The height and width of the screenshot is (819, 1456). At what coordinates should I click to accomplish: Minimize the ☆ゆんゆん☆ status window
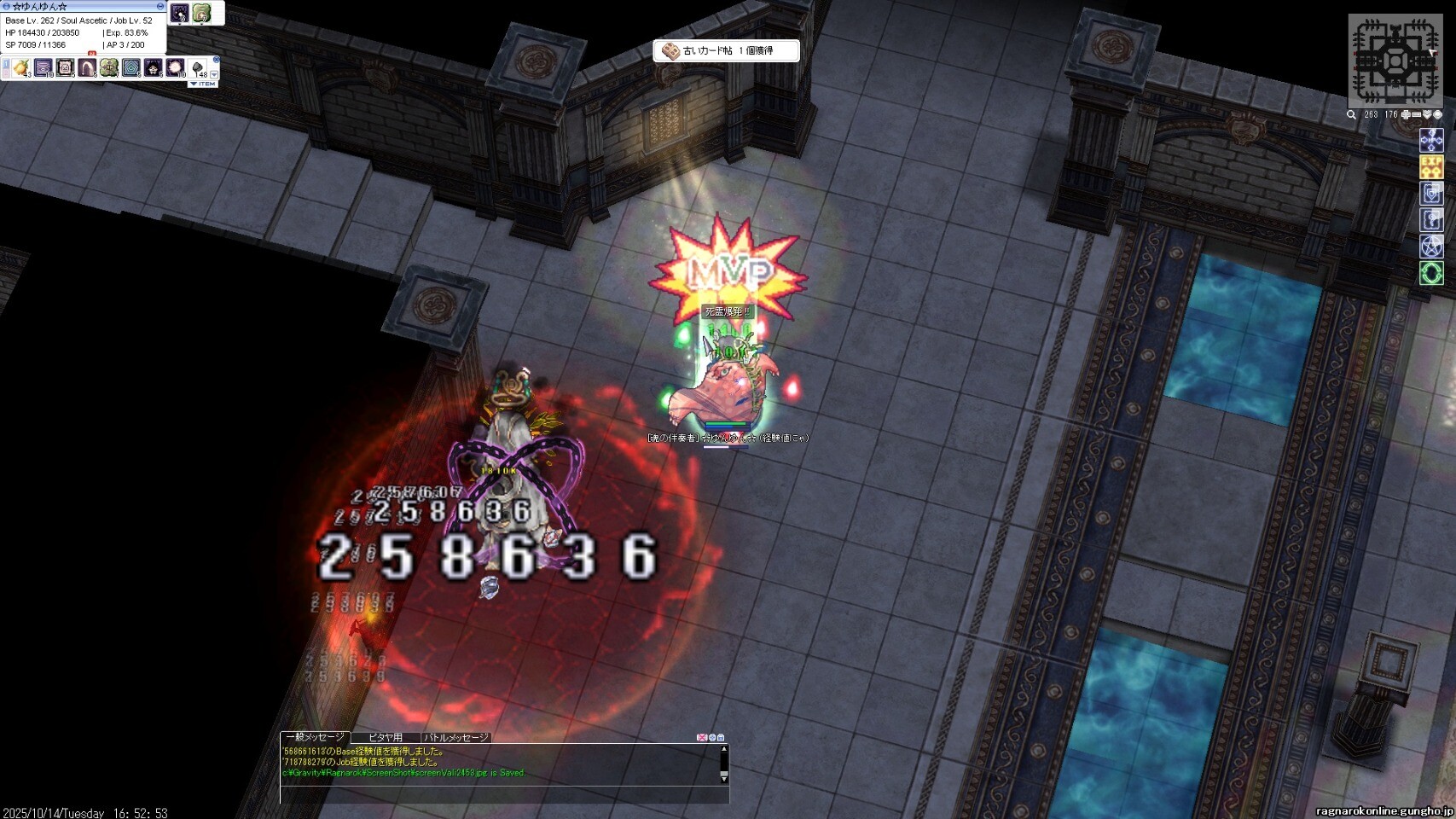tap(160, 6)
